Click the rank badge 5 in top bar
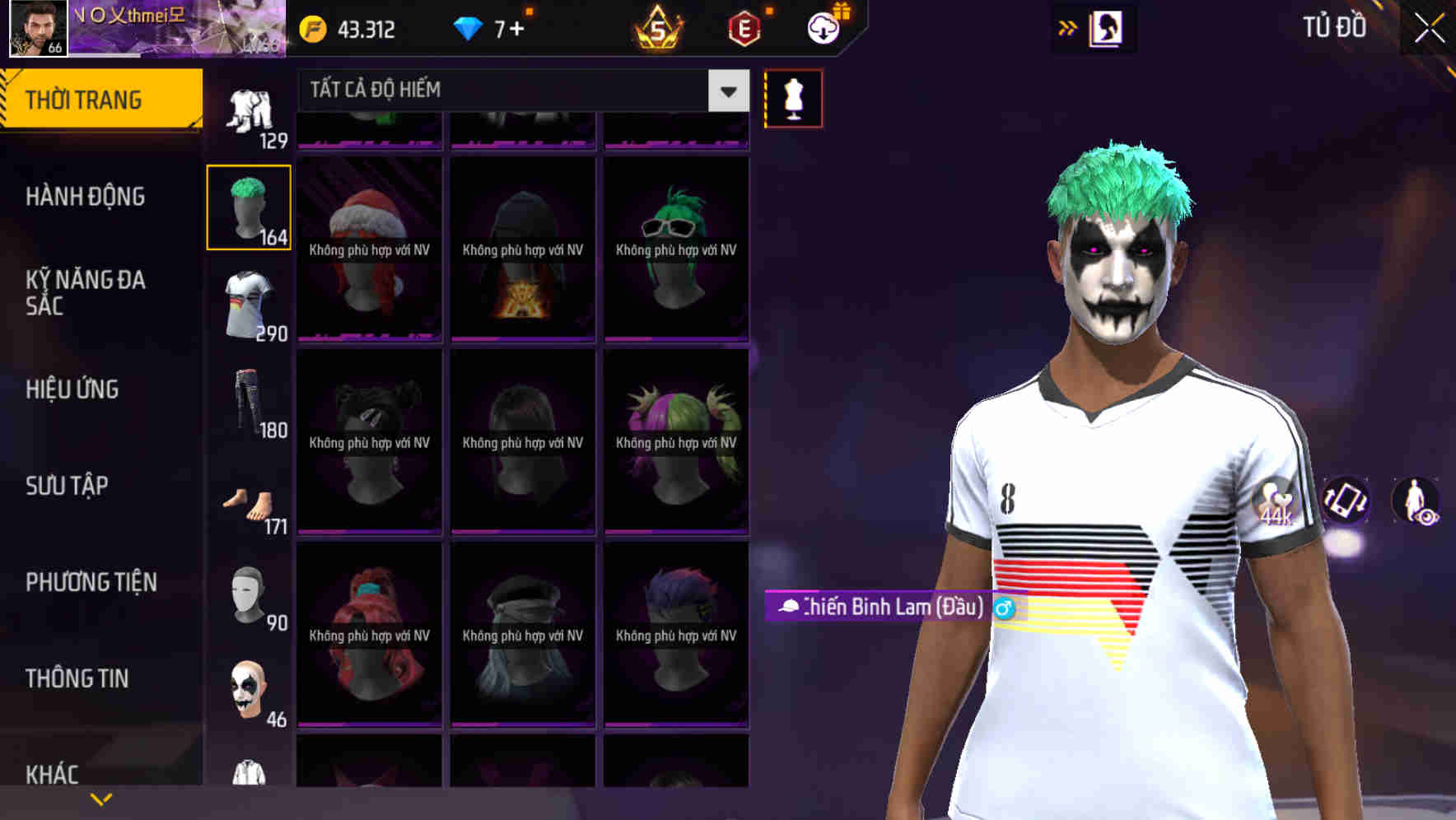The width and height of the screenshot is (1456, 820). coord(659,29)
